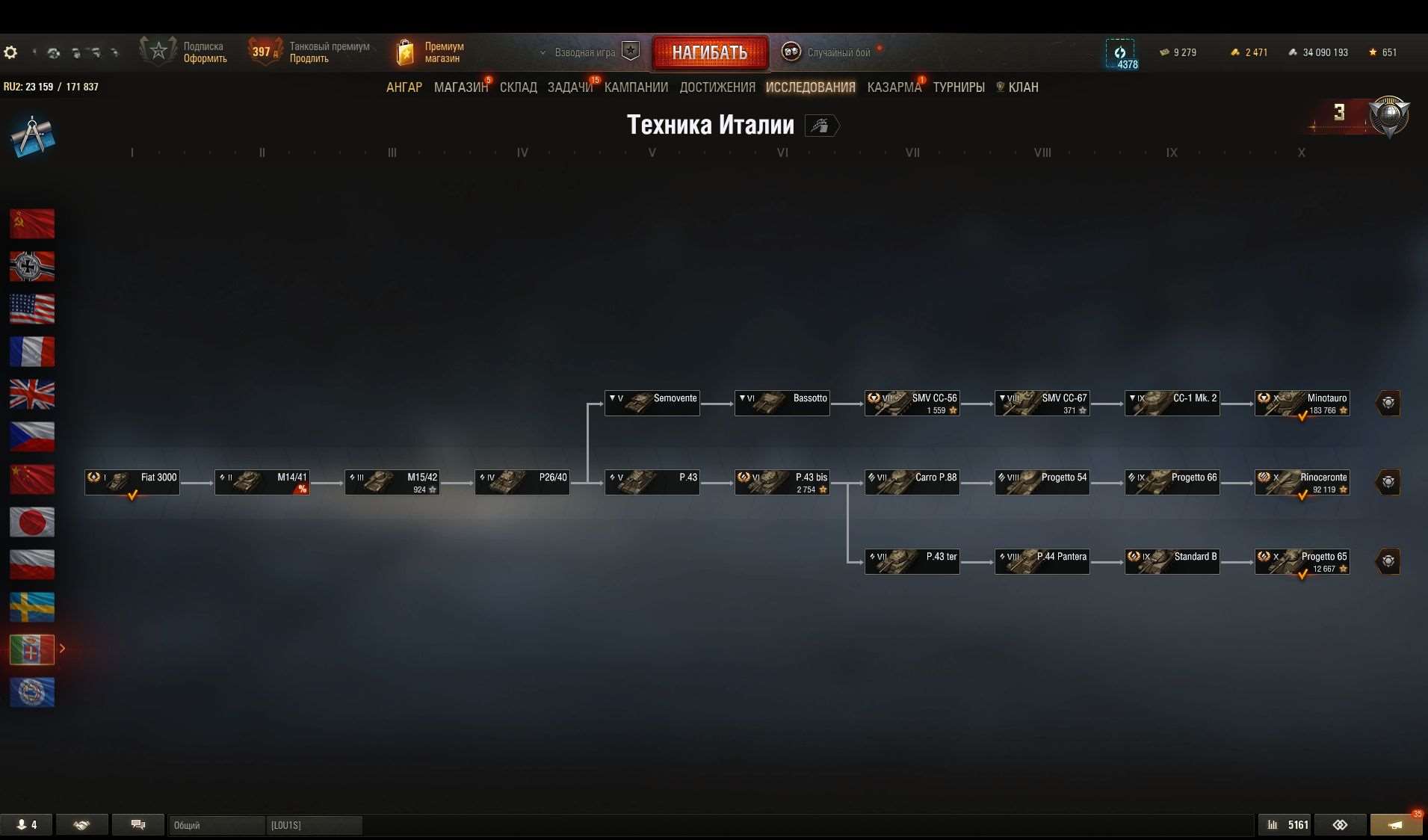
Task: Switch to the Japanese tech tree flag
Action: point(32,522)
